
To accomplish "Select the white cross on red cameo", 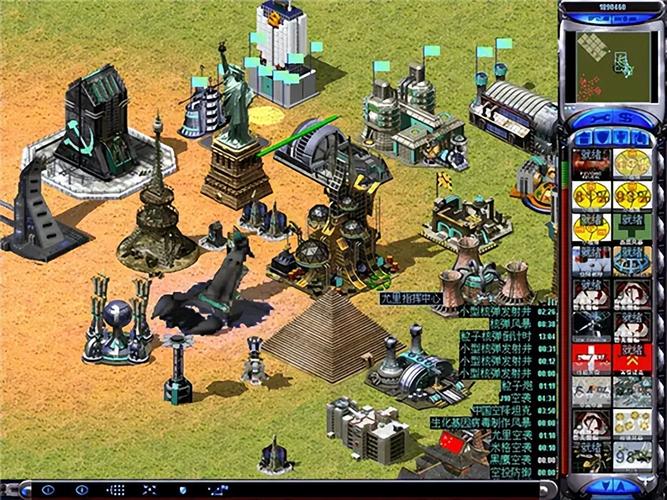I will coord(592,357).
